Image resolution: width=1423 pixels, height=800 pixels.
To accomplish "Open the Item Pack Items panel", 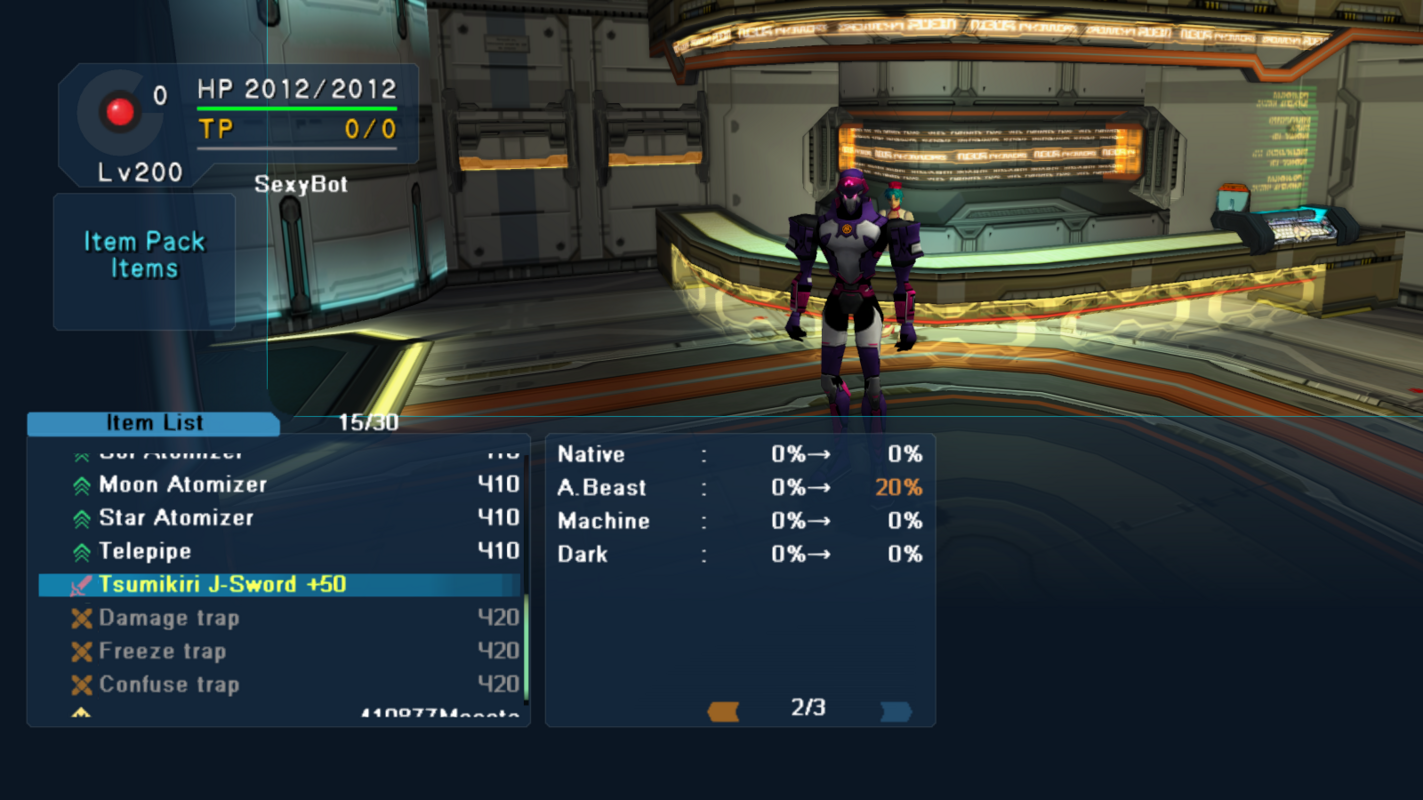I will tap(144, 256).
